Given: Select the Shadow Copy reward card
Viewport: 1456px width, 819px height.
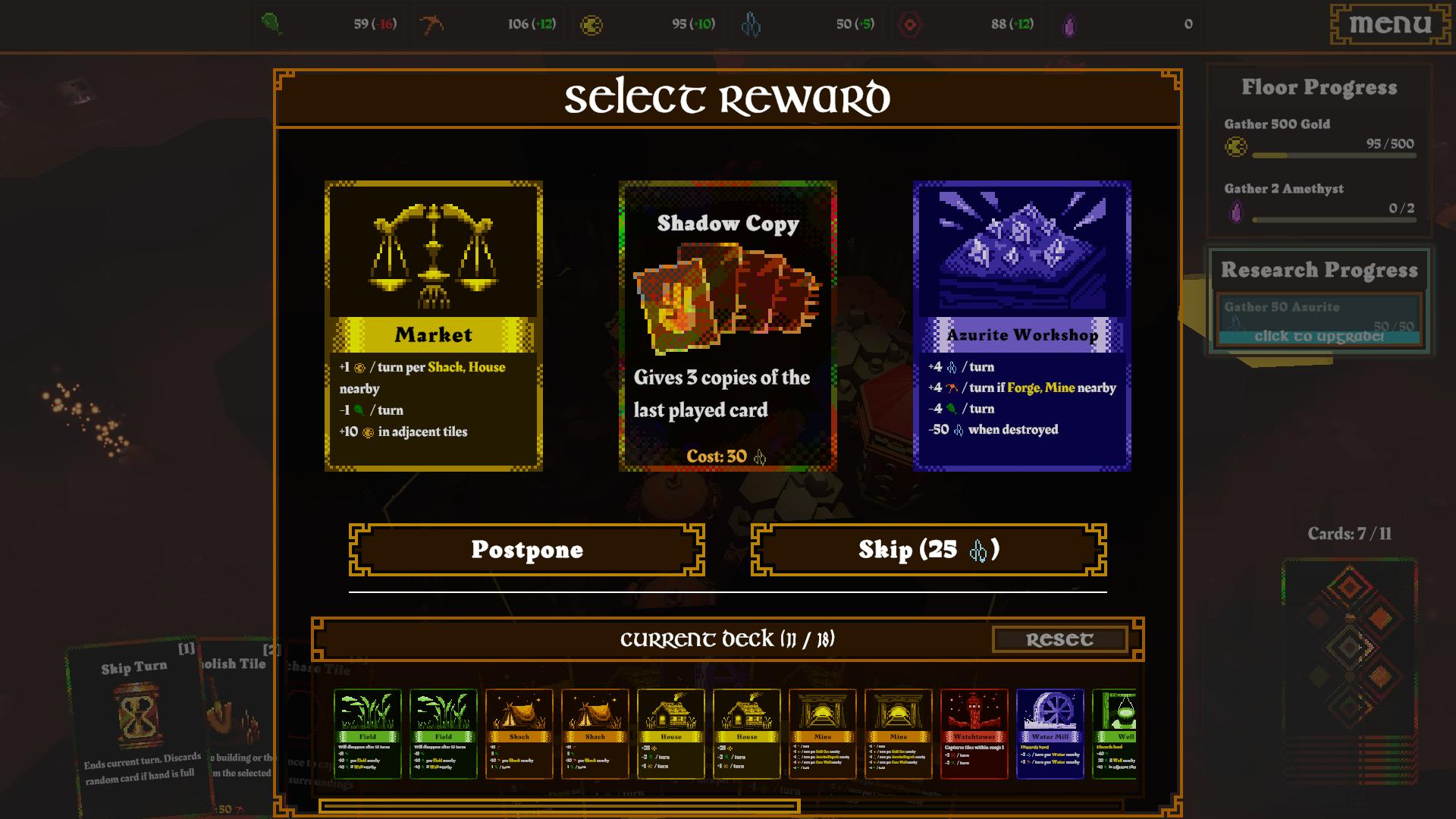Looking at the screenshot, I should 727,326.
